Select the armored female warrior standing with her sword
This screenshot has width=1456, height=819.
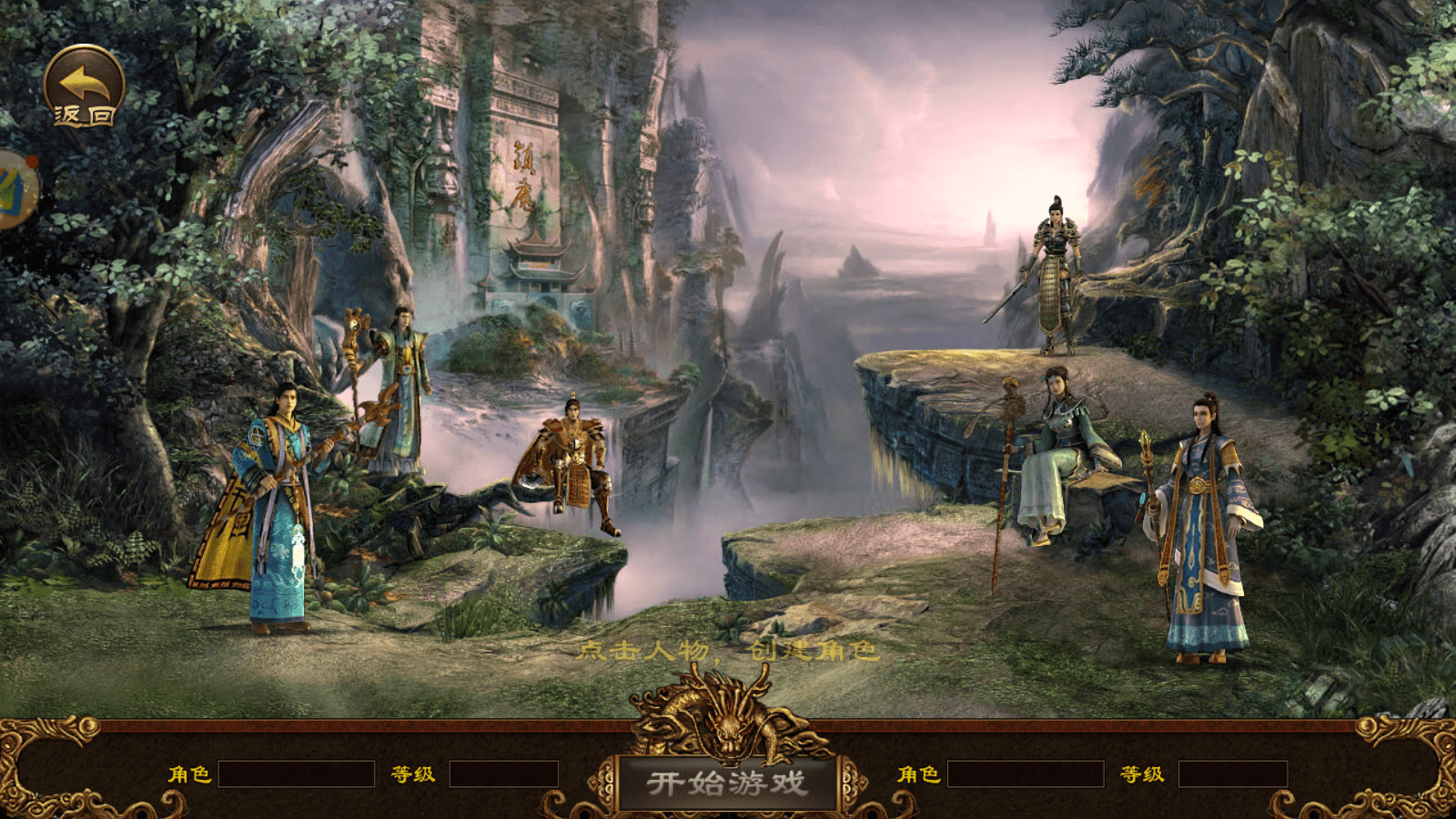click(1056, 273)
